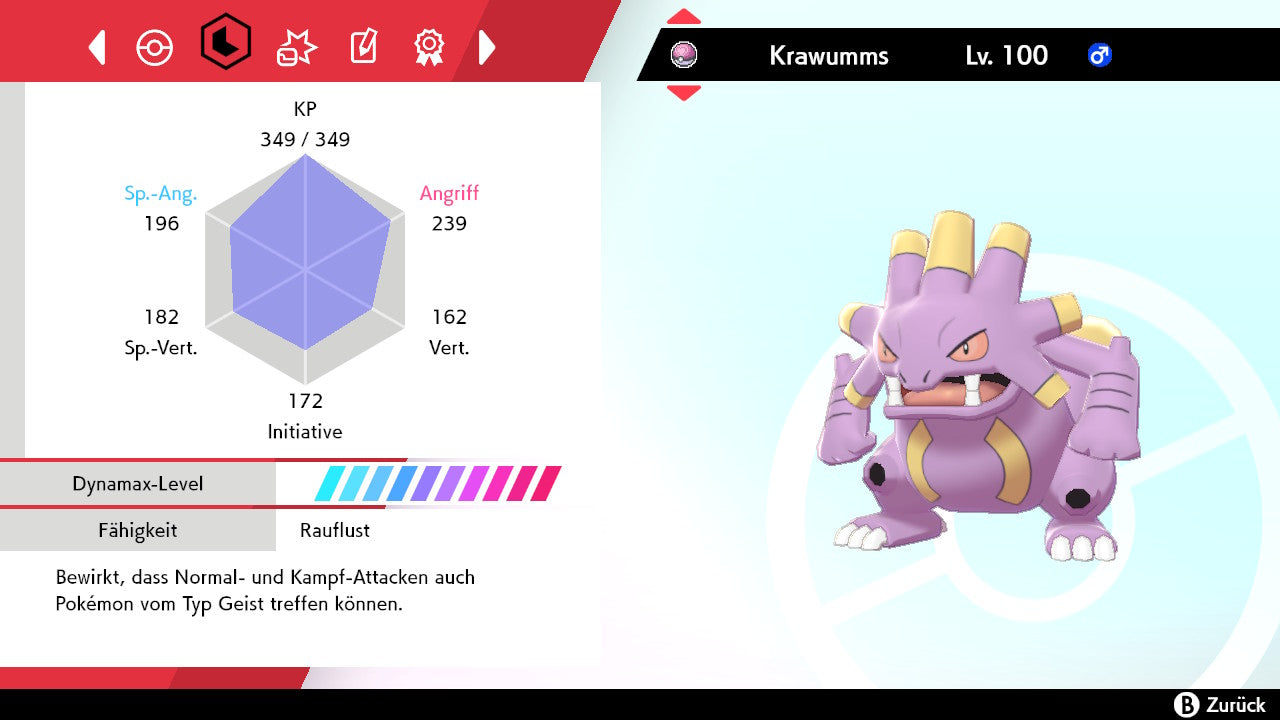1280x720 pixels.
Task: Open the trainer memo tab
Action: point(362,47)
